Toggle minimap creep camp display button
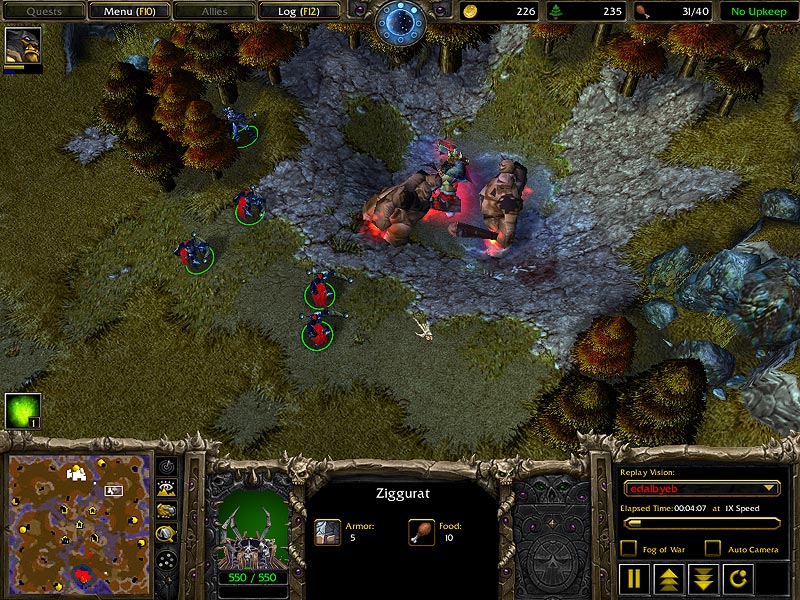Image resolution: width=800 pixels, height=600 pixels. [167, 535]
